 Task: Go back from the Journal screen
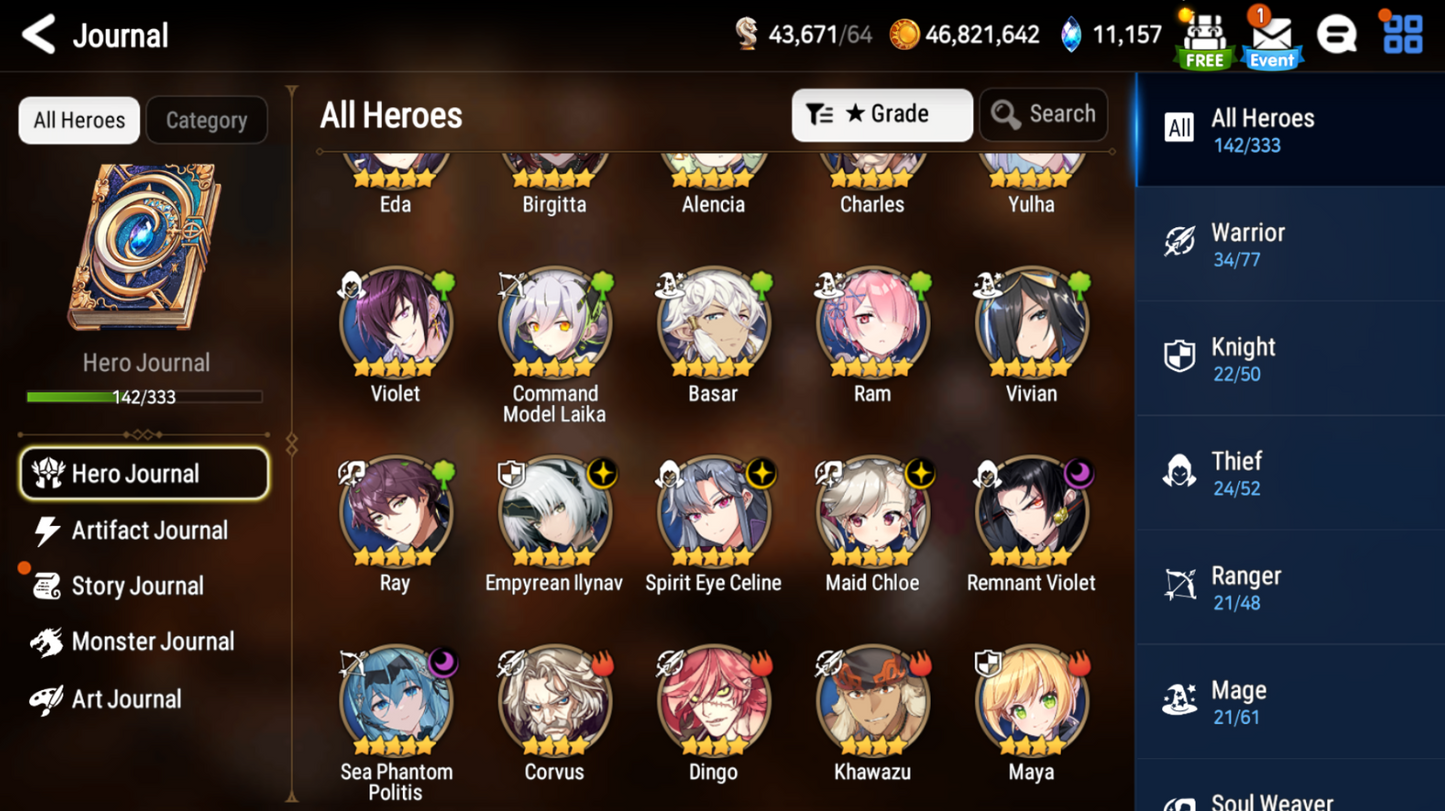[39, 35]
